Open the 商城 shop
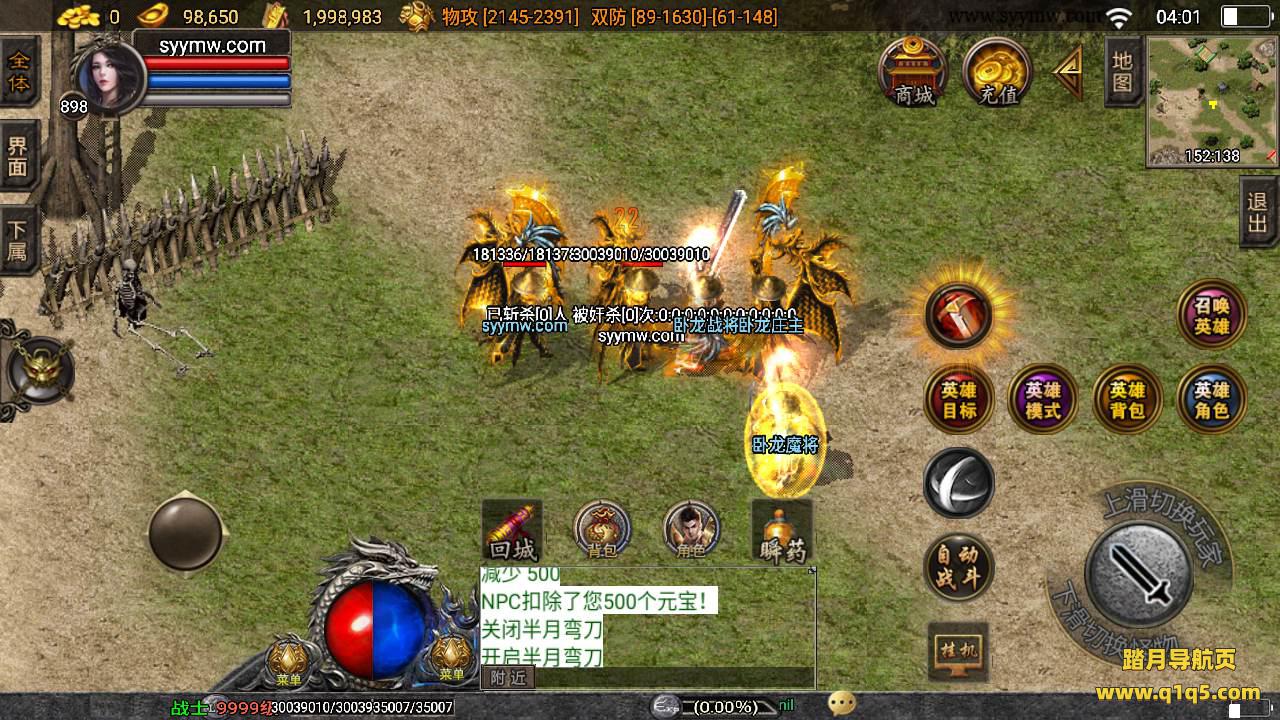 click(913, 73)
